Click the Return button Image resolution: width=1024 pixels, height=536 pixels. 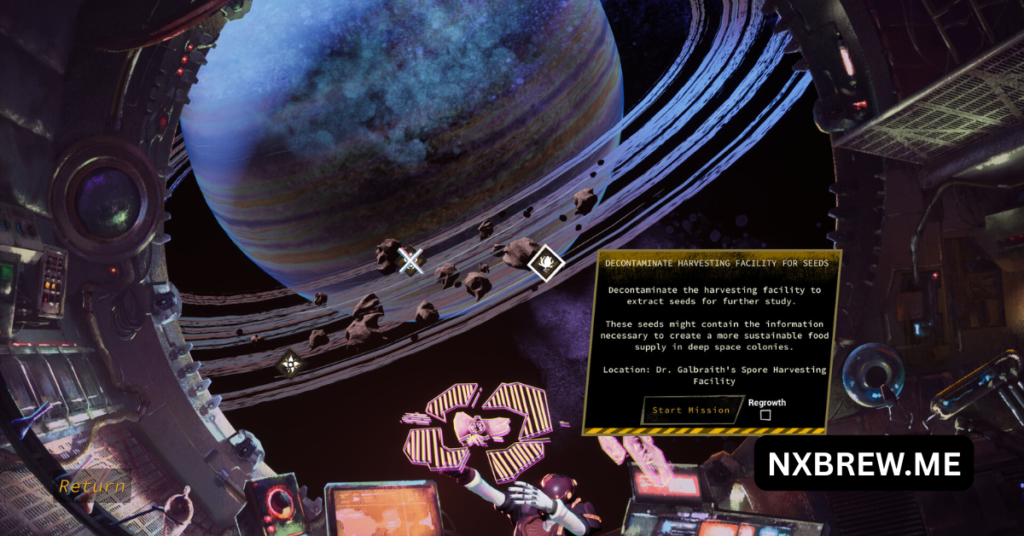[92, 487]
